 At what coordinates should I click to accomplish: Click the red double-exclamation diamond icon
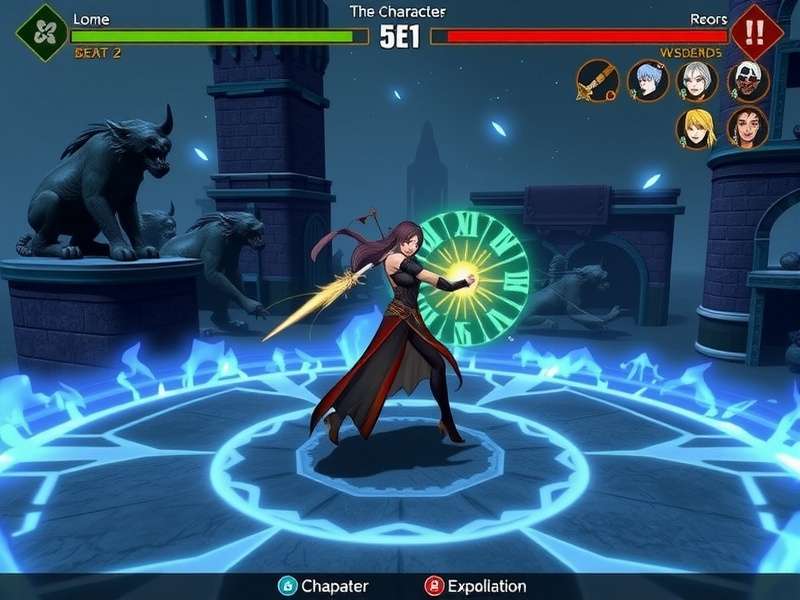[x=756, y=30]
